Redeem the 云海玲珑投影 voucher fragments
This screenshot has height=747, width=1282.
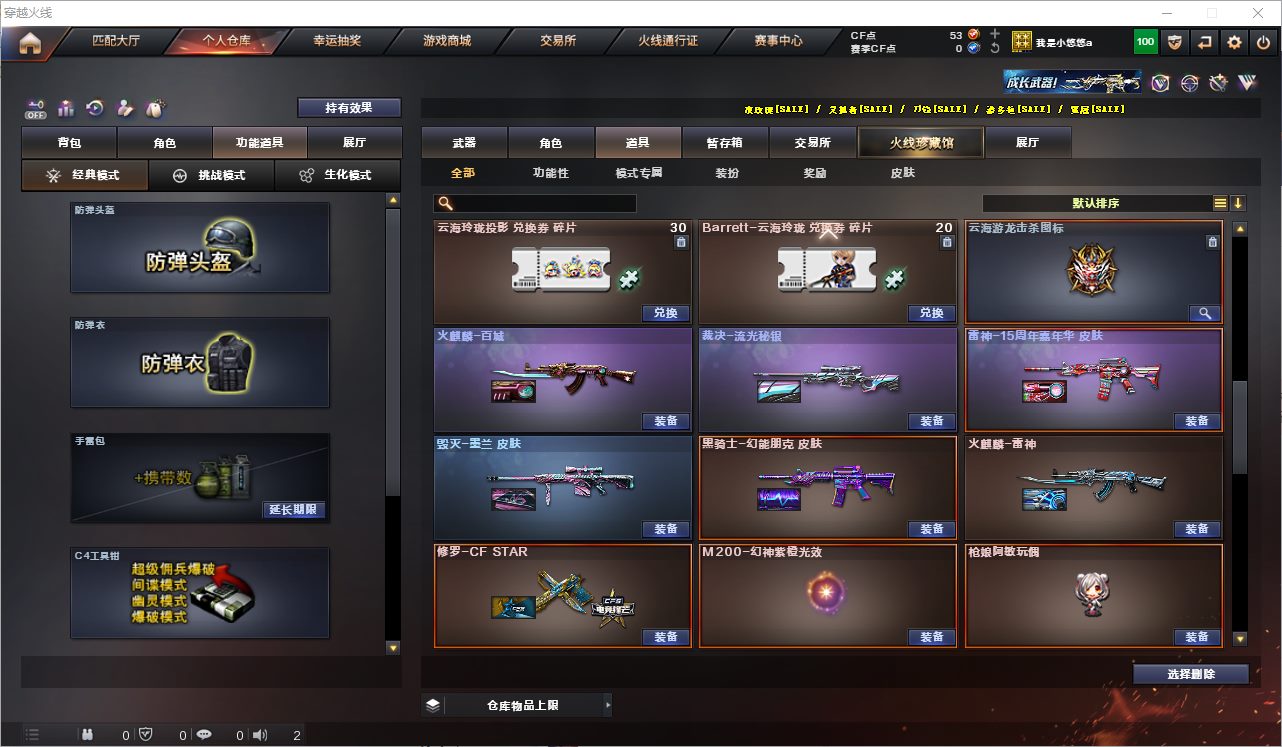666,313
